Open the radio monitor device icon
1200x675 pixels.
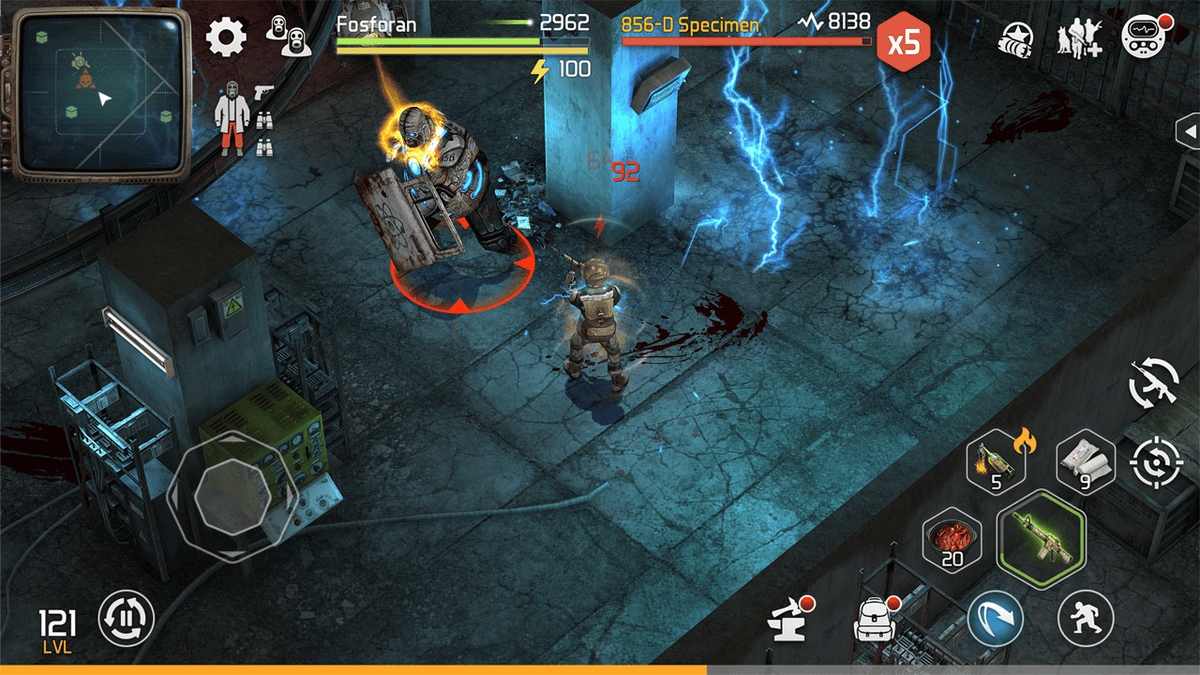[1143, 38]
